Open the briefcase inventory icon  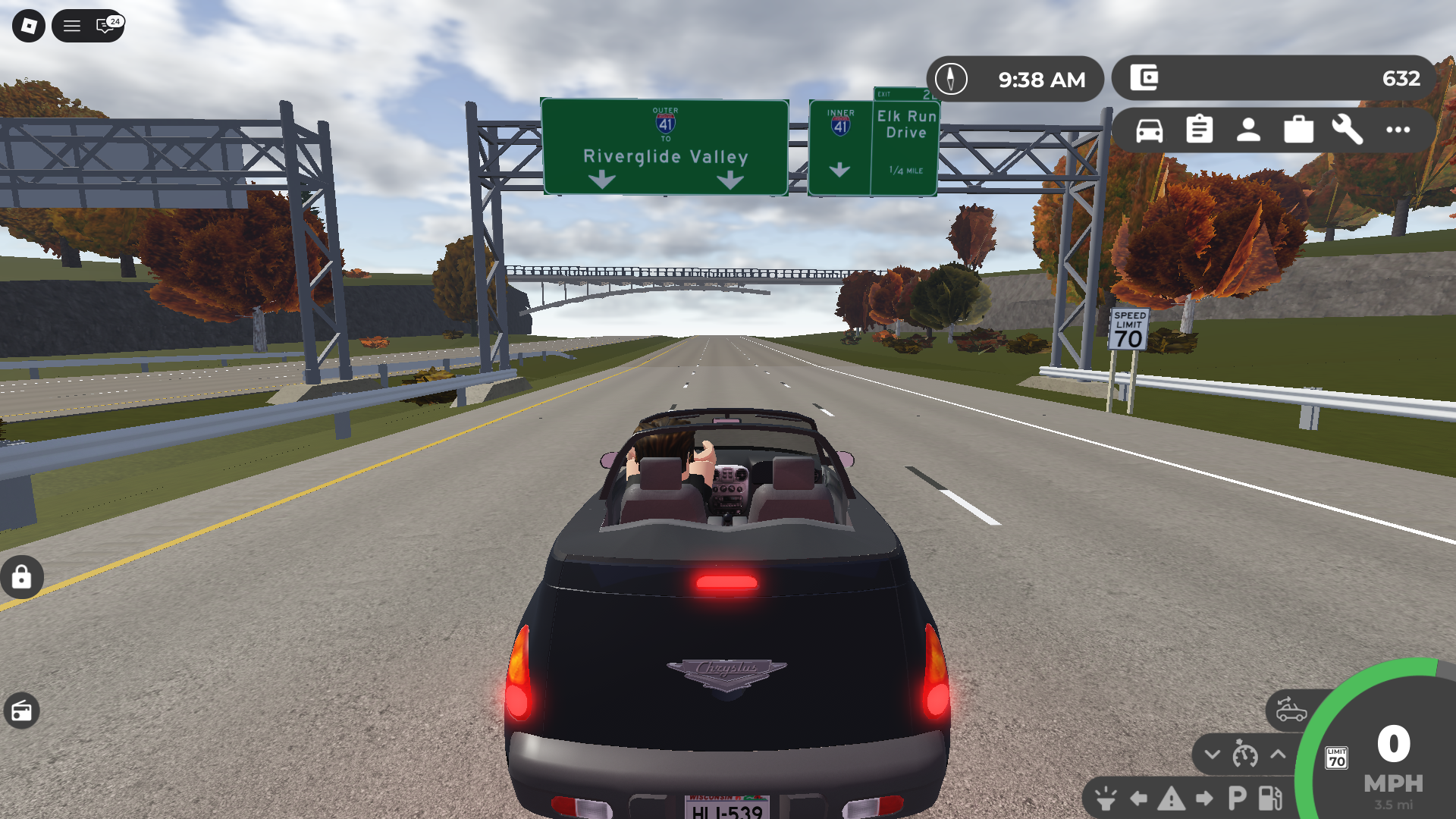pos(1299,130)
